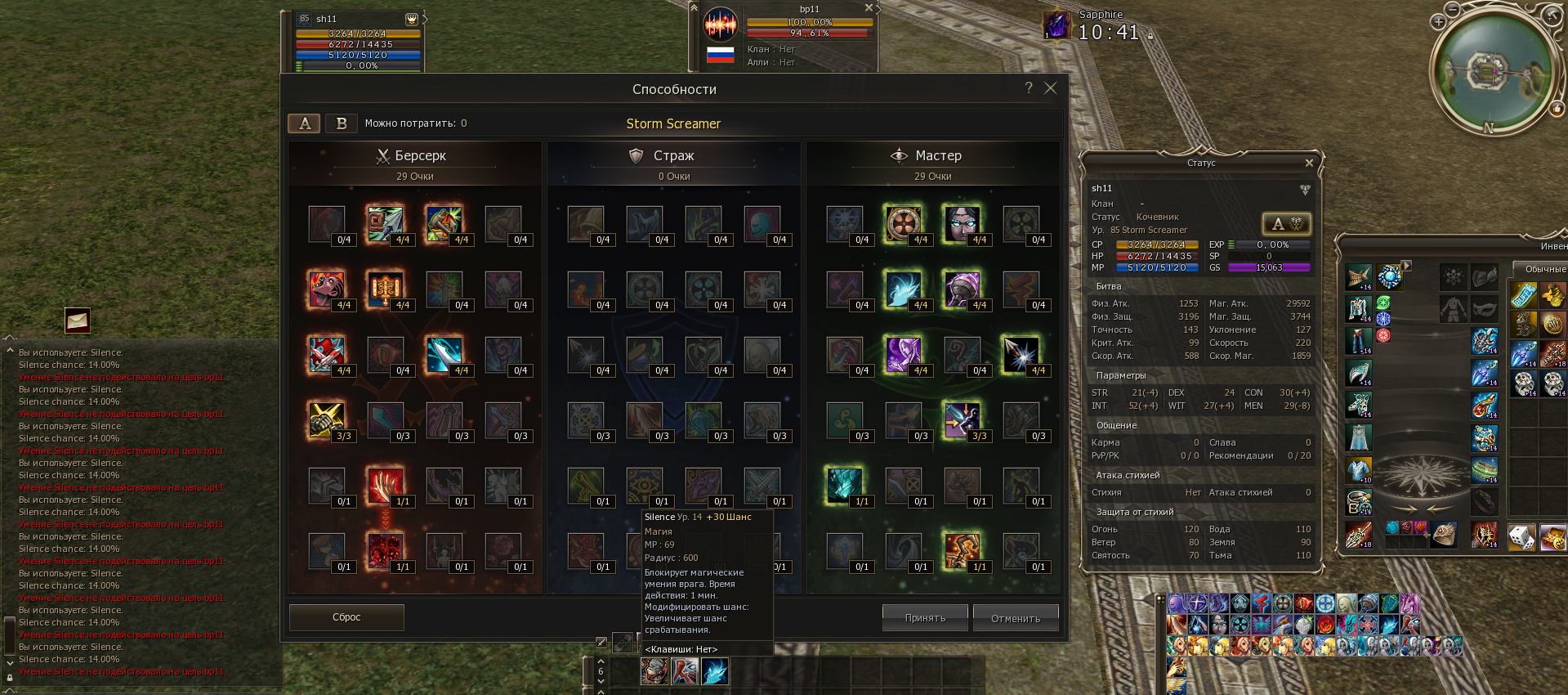
Task: Open help for Способности window
Action: click(x=1029, y=88)
